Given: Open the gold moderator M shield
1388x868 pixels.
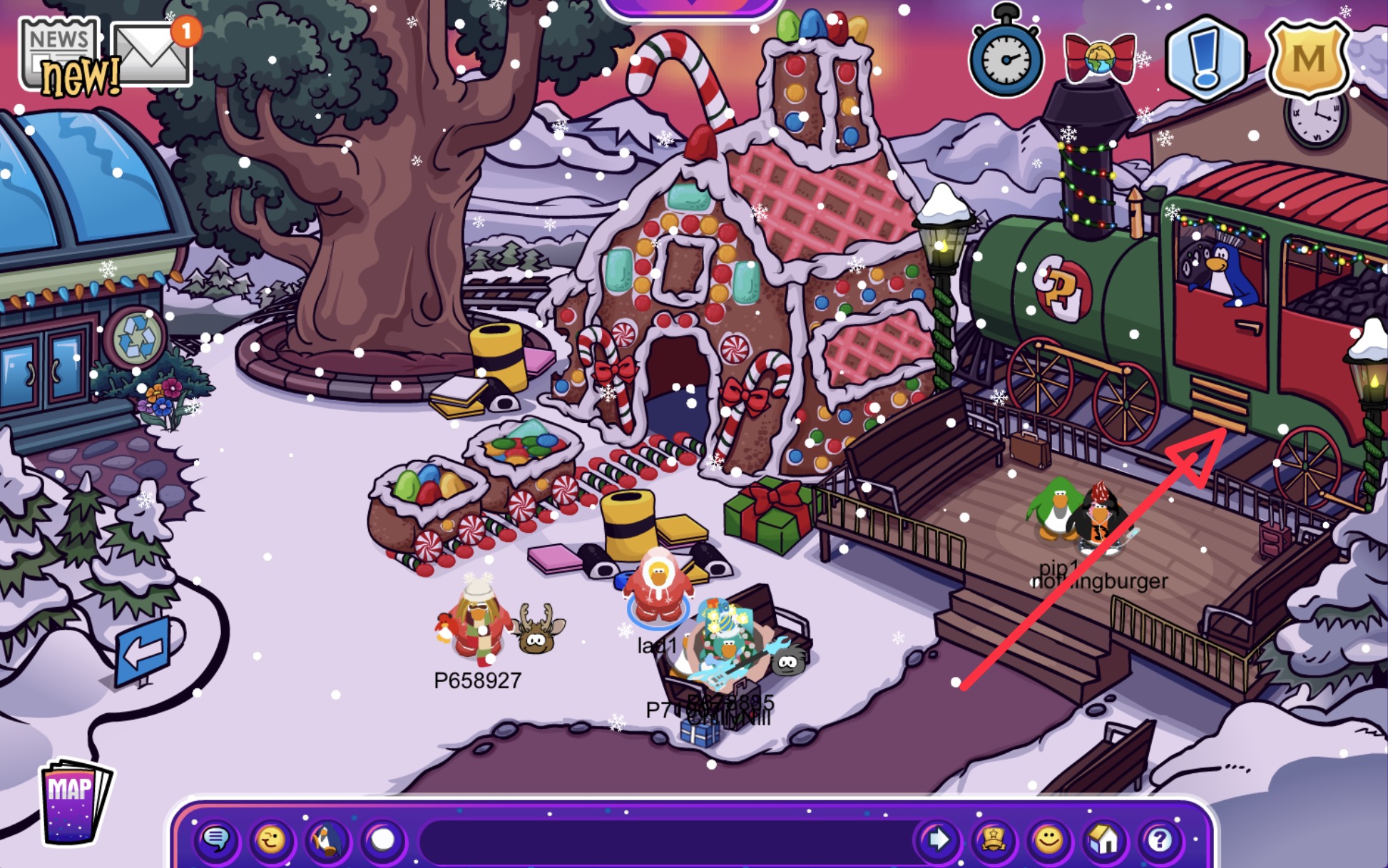Looking at the screenshot, I should tap(1308, 58).
